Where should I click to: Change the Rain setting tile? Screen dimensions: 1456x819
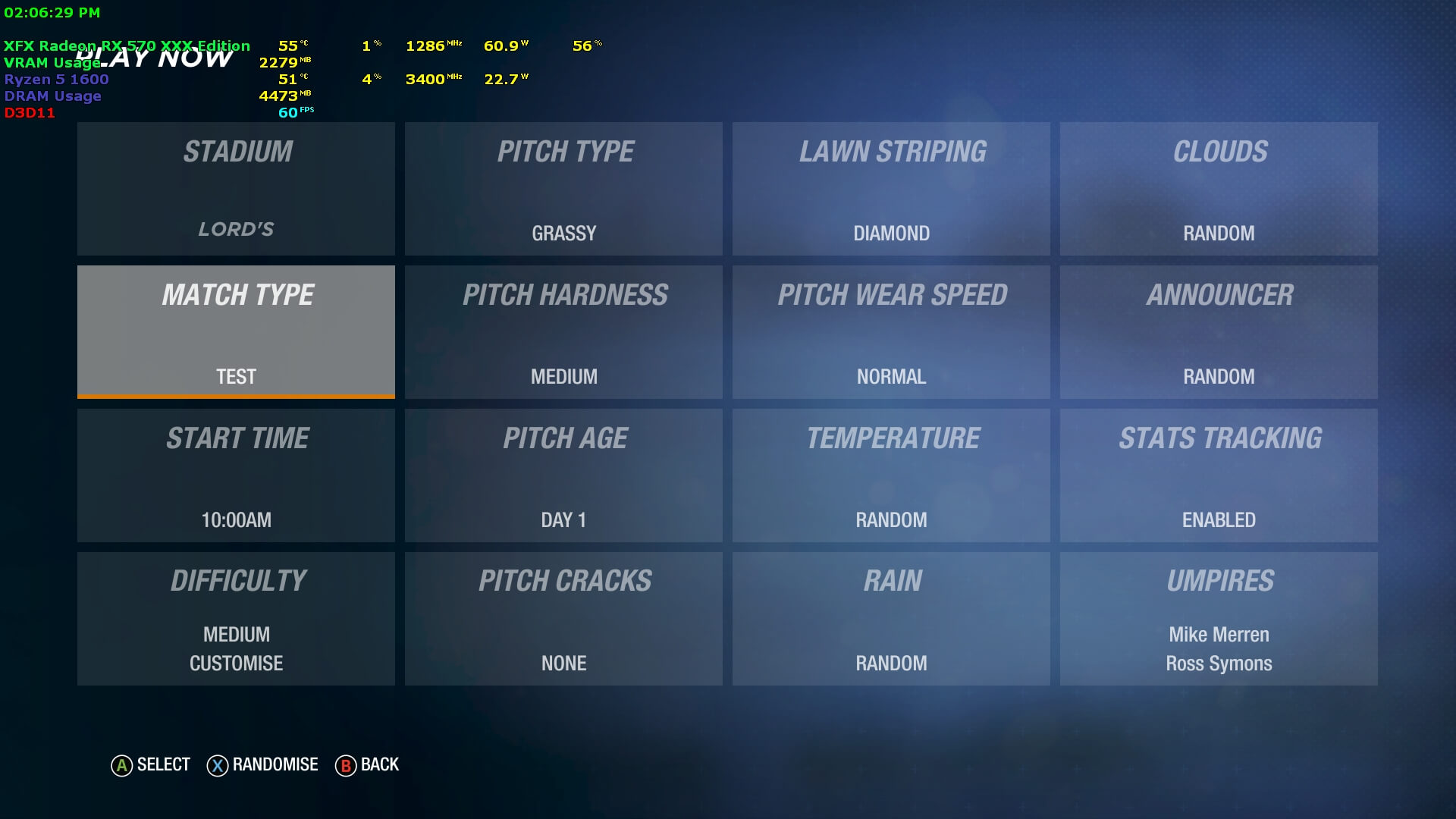pos(891,619)
